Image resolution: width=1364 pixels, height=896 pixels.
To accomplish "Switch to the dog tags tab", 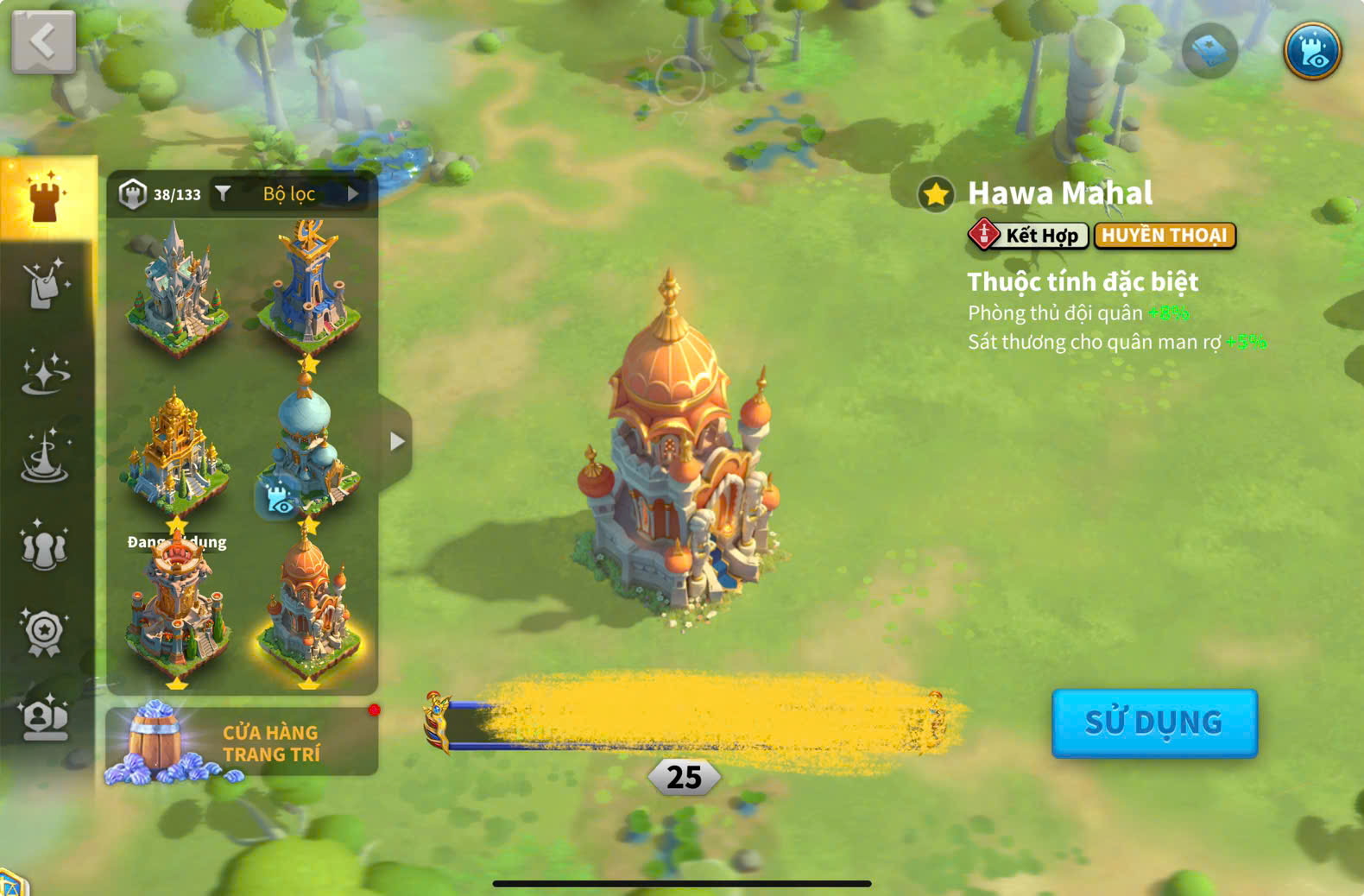I will click(x=45, y=283).
